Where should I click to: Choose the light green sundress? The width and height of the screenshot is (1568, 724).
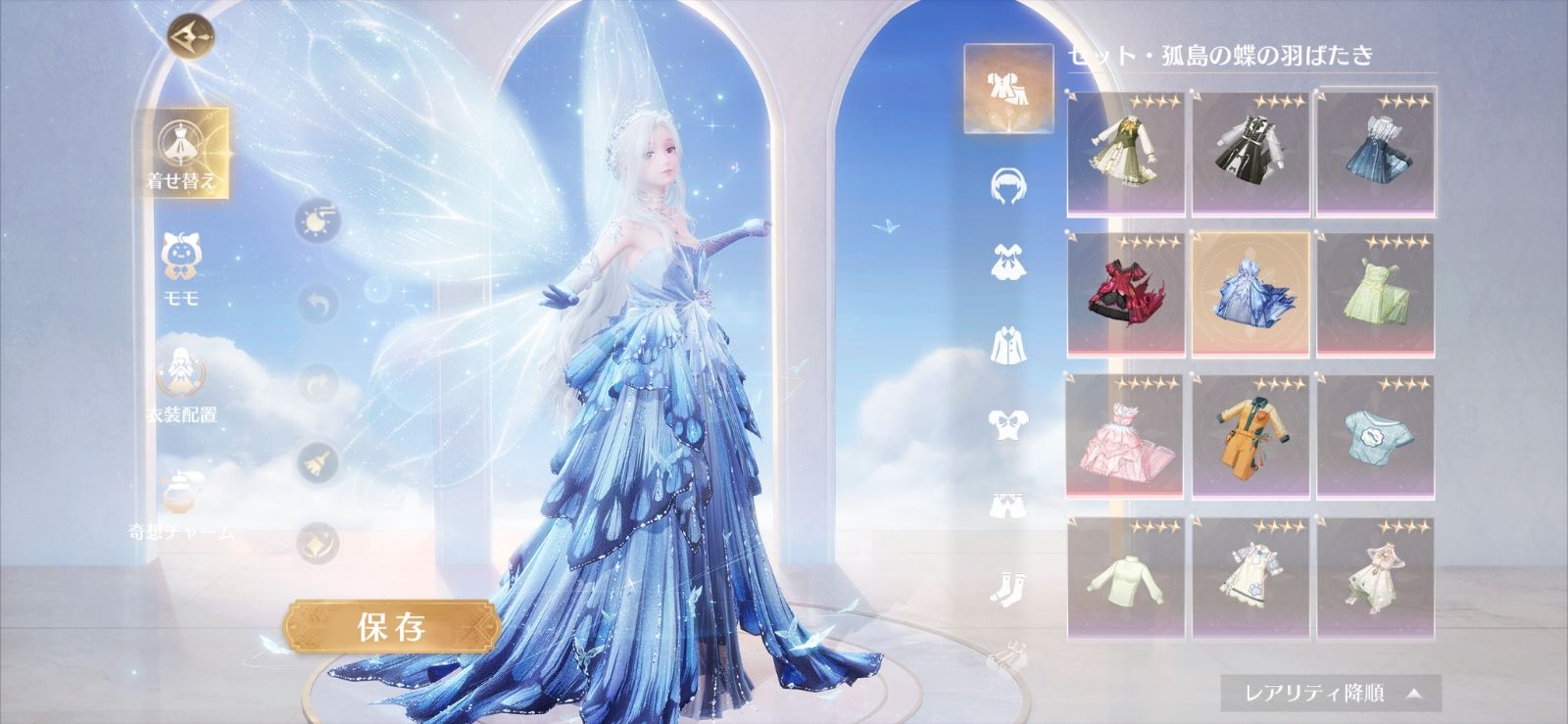(1374, 293)
